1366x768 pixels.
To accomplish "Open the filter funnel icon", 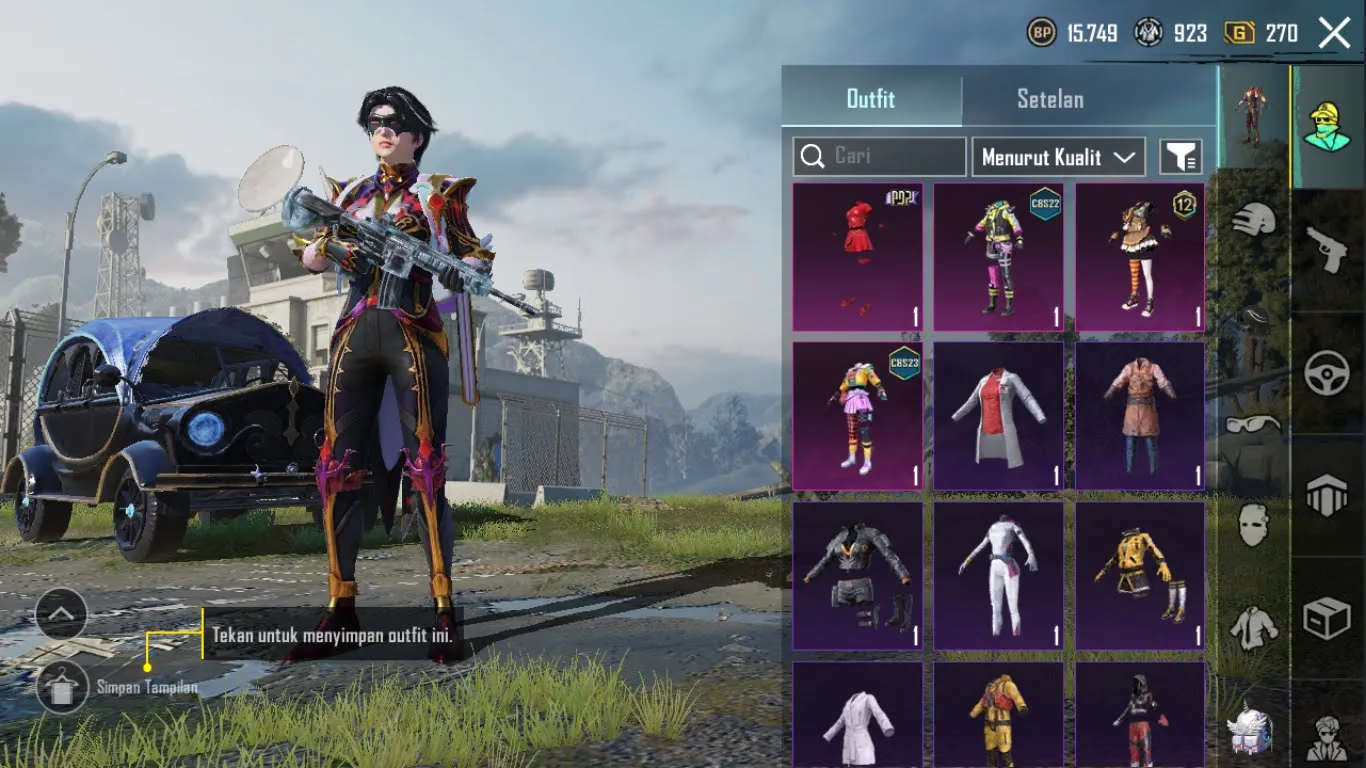I will tap(1180, 156).
